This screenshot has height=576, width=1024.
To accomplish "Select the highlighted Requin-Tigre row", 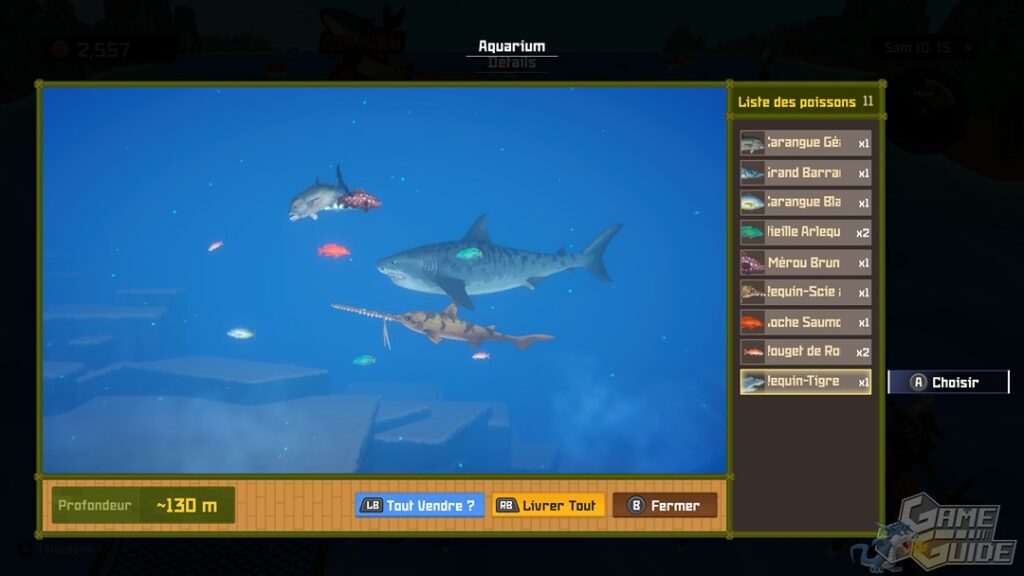I will [x=805, y=382].
